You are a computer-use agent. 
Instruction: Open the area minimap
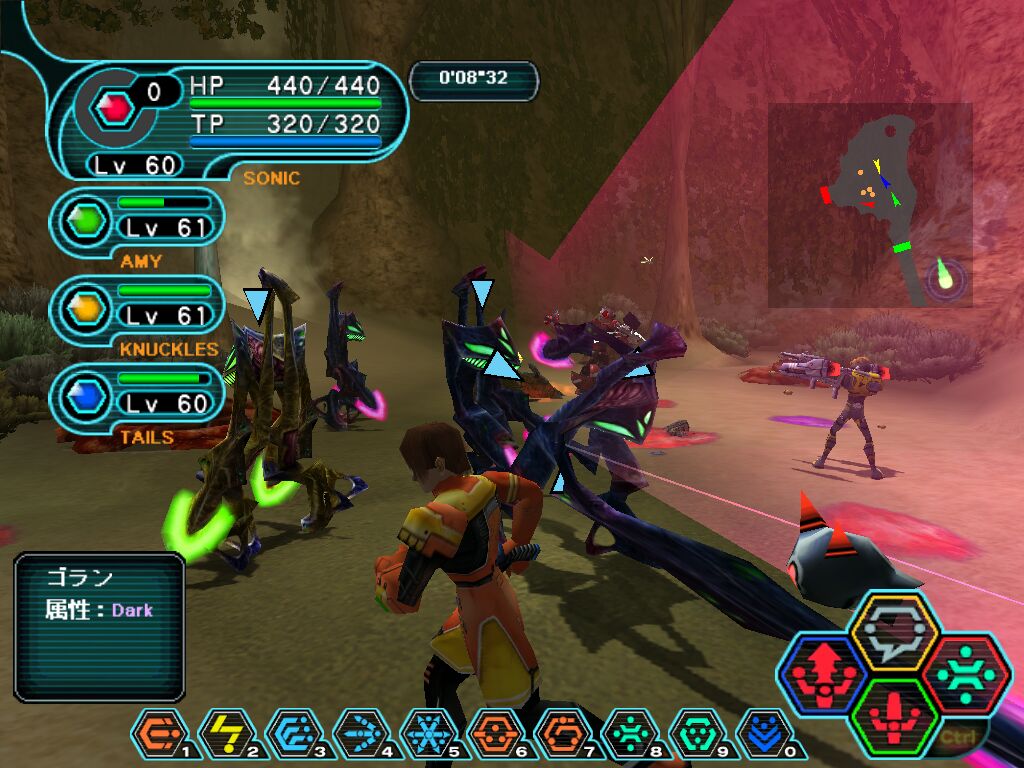point(870,205)
